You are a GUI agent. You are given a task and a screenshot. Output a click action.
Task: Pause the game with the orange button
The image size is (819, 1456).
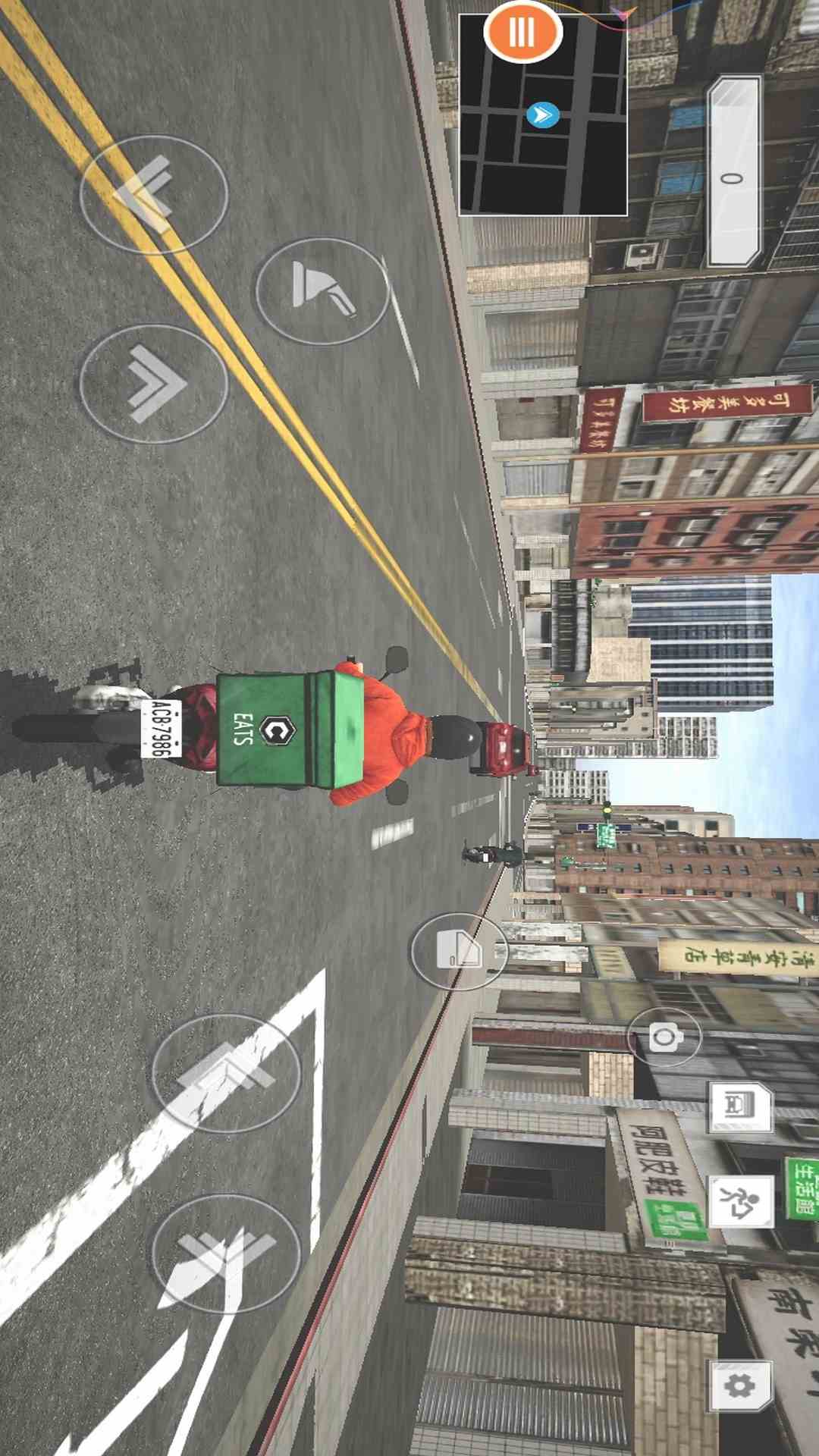click(522, 32)
